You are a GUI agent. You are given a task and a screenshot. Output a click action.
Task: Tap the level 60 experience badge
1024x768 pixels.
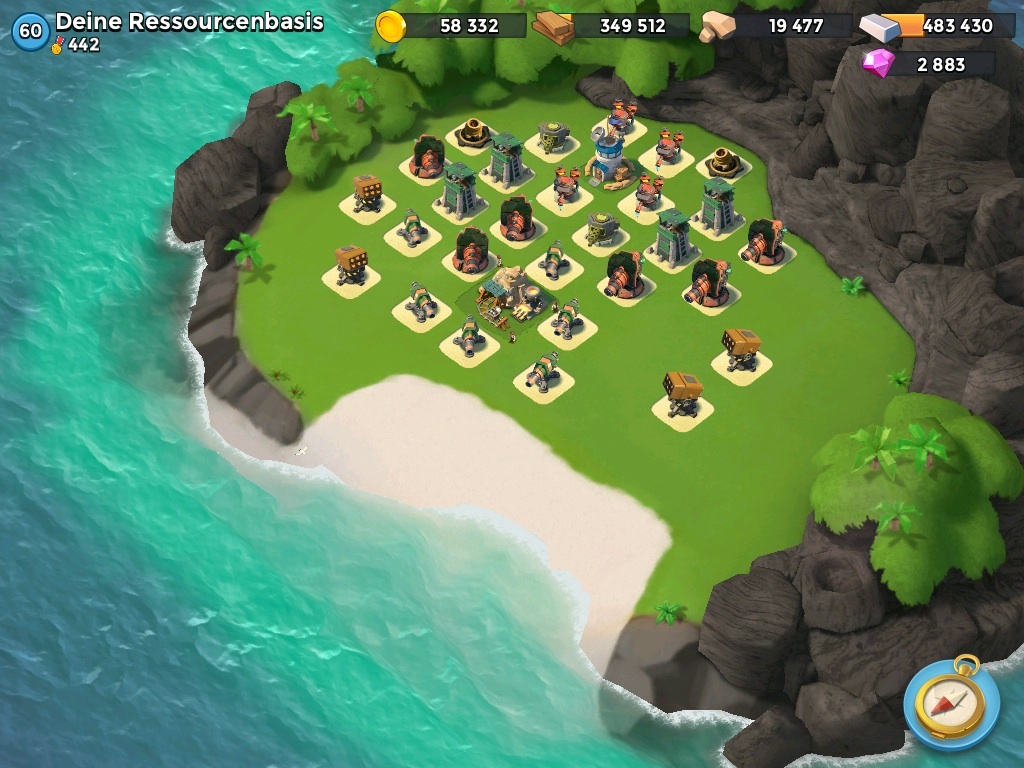click(x=30, y=31)
